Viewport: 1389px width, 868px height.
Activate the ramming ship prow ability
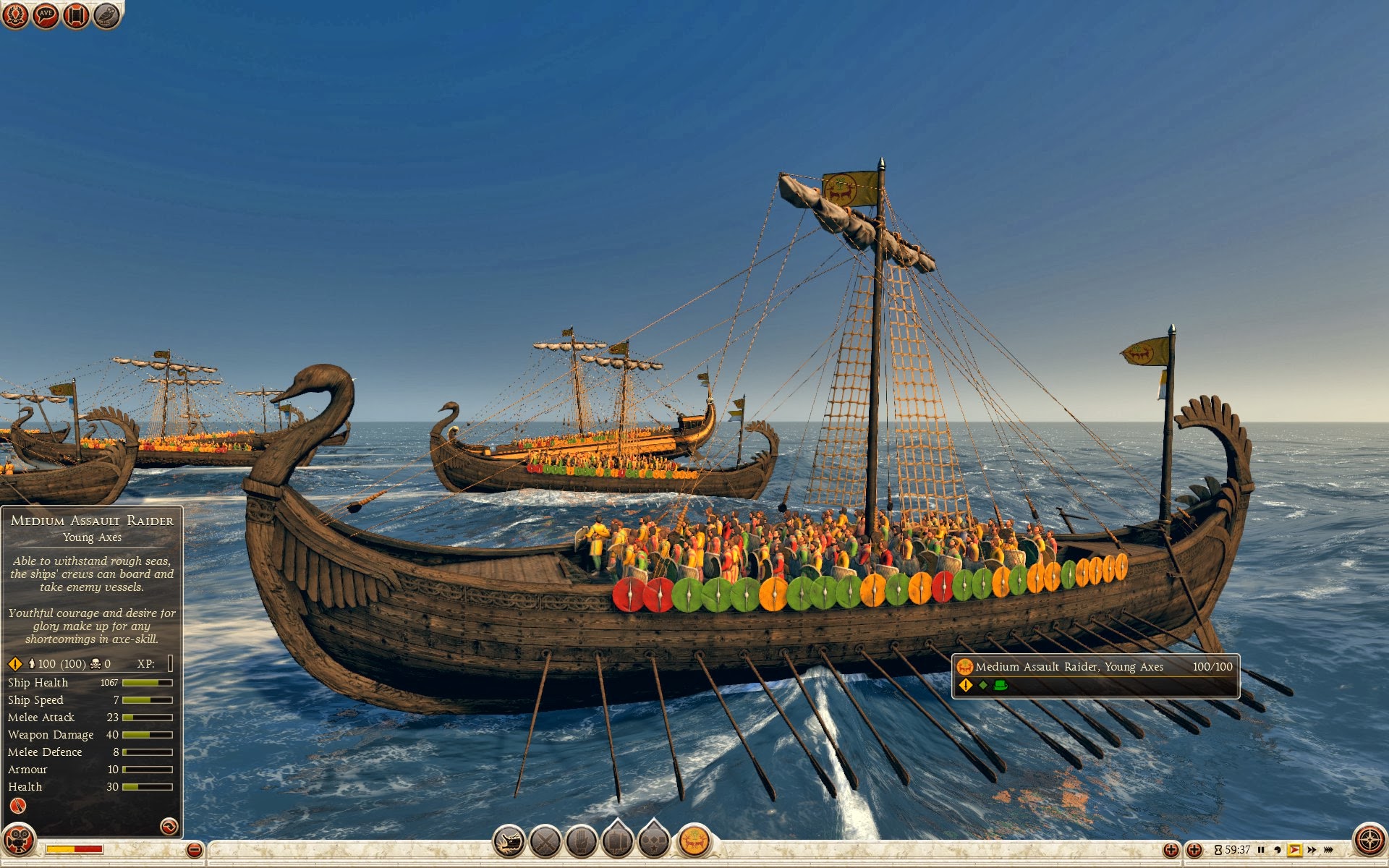pos(509,841)
